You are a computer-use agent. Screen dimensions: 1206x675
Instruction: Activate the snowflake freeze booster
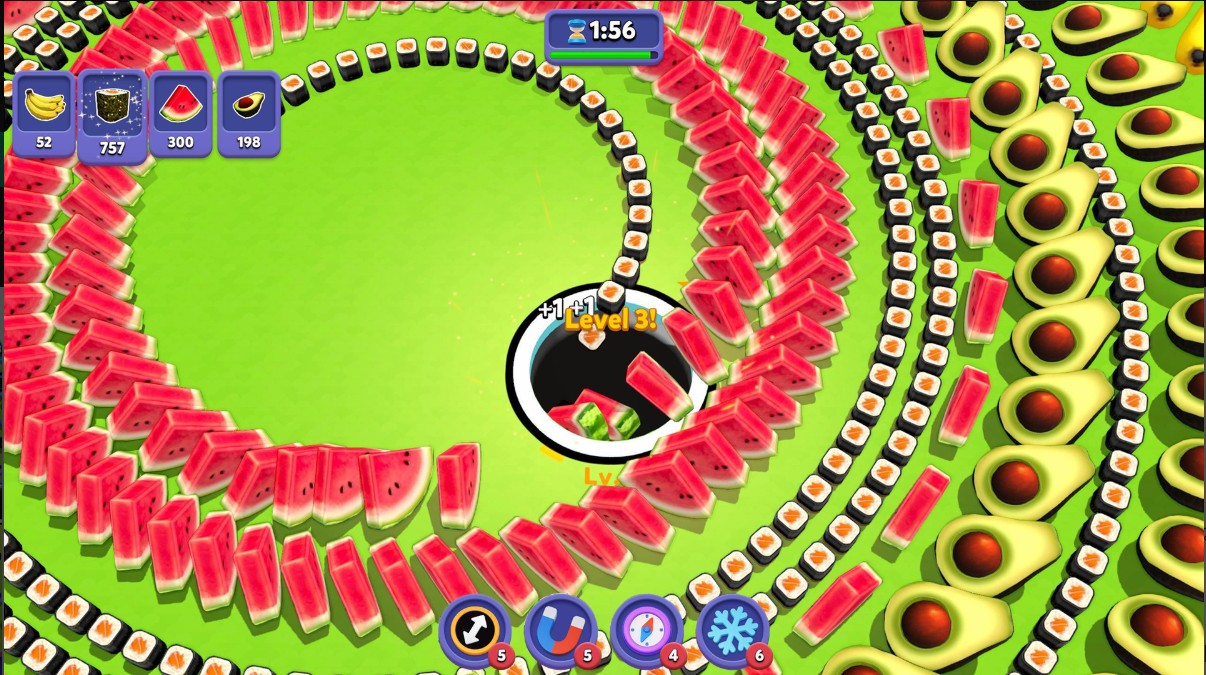pyautogui.click(x=732, y=632)
